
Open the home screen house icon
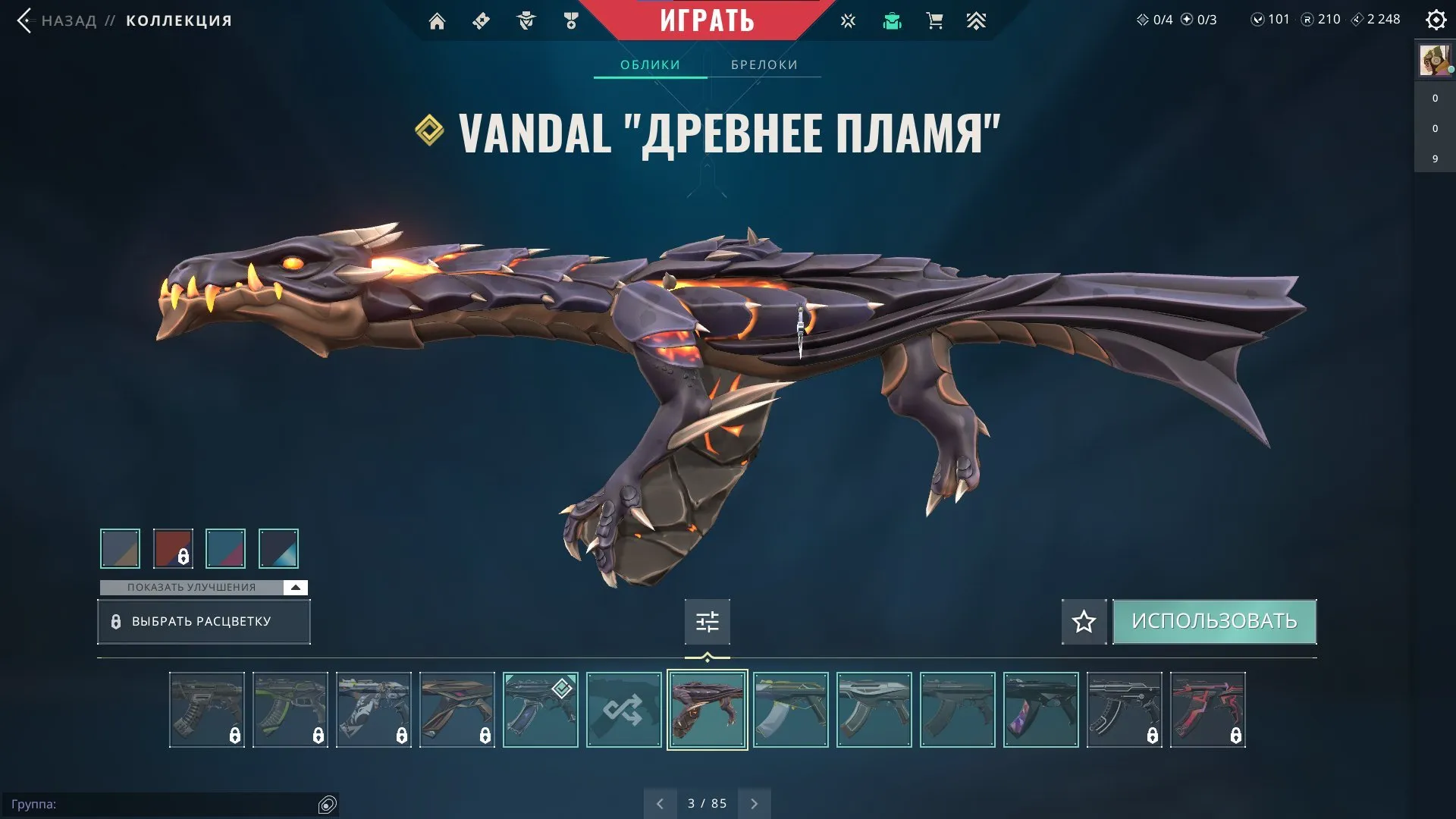[438, 21]
